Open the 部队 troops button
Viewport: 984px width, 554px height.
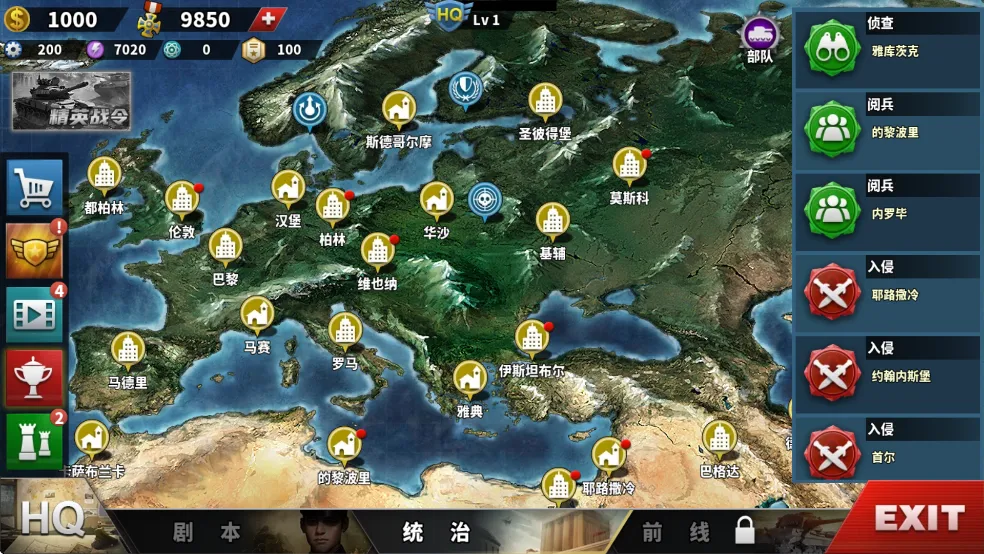pos(760,42)
